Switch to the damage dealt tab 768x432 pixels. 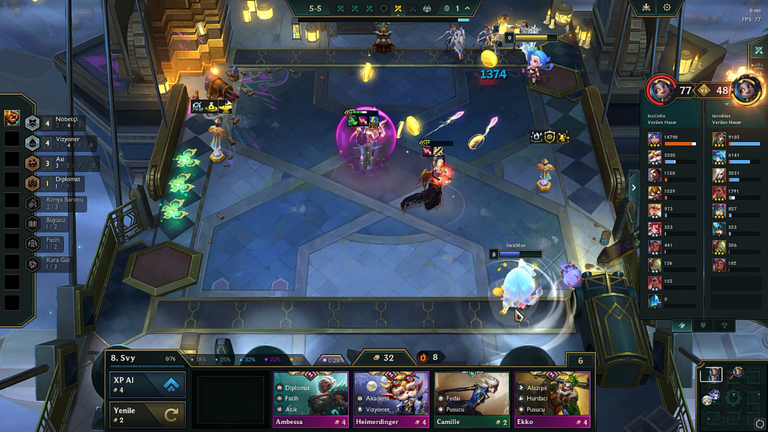pos(683,325)
